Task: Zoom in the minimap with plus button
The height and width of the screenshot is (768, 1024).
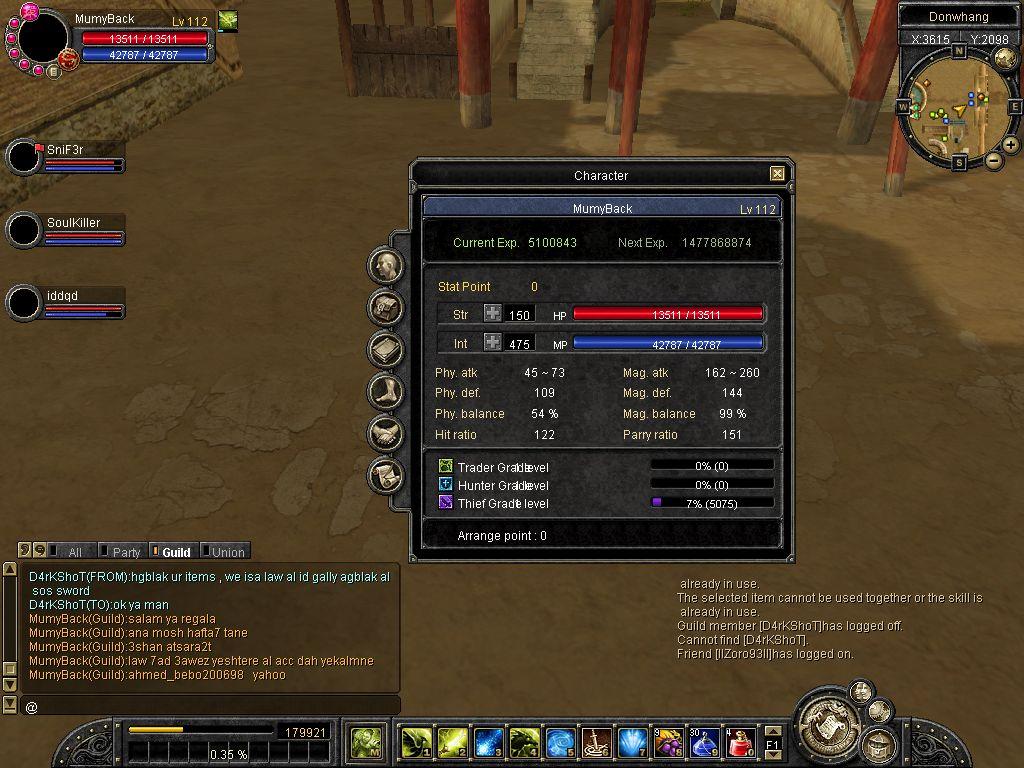Action: tap(1011, 145)
